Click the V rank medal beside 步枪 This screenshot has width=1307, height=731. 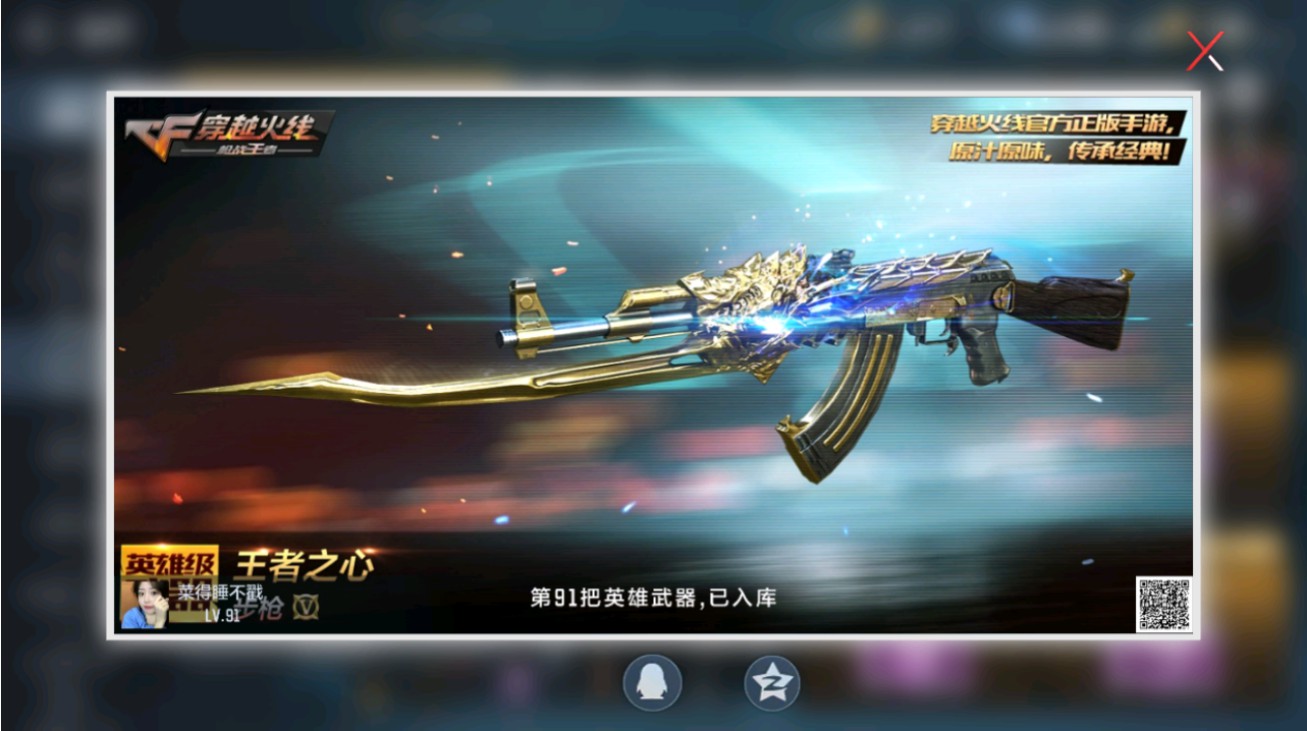[307, 606]
